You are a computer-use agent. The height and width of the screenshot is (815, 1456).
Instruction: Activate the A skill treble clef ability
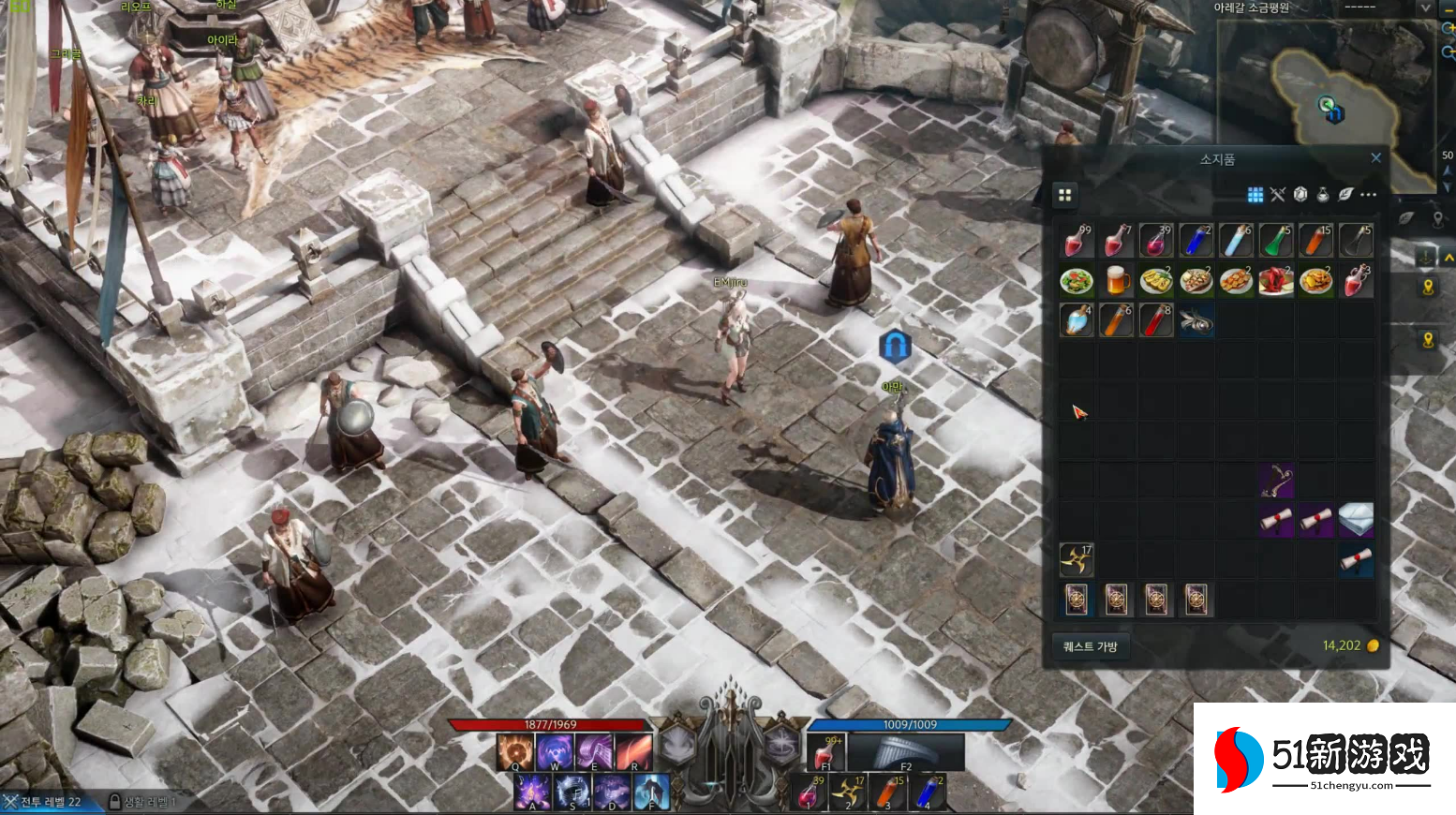click(532, 792)
